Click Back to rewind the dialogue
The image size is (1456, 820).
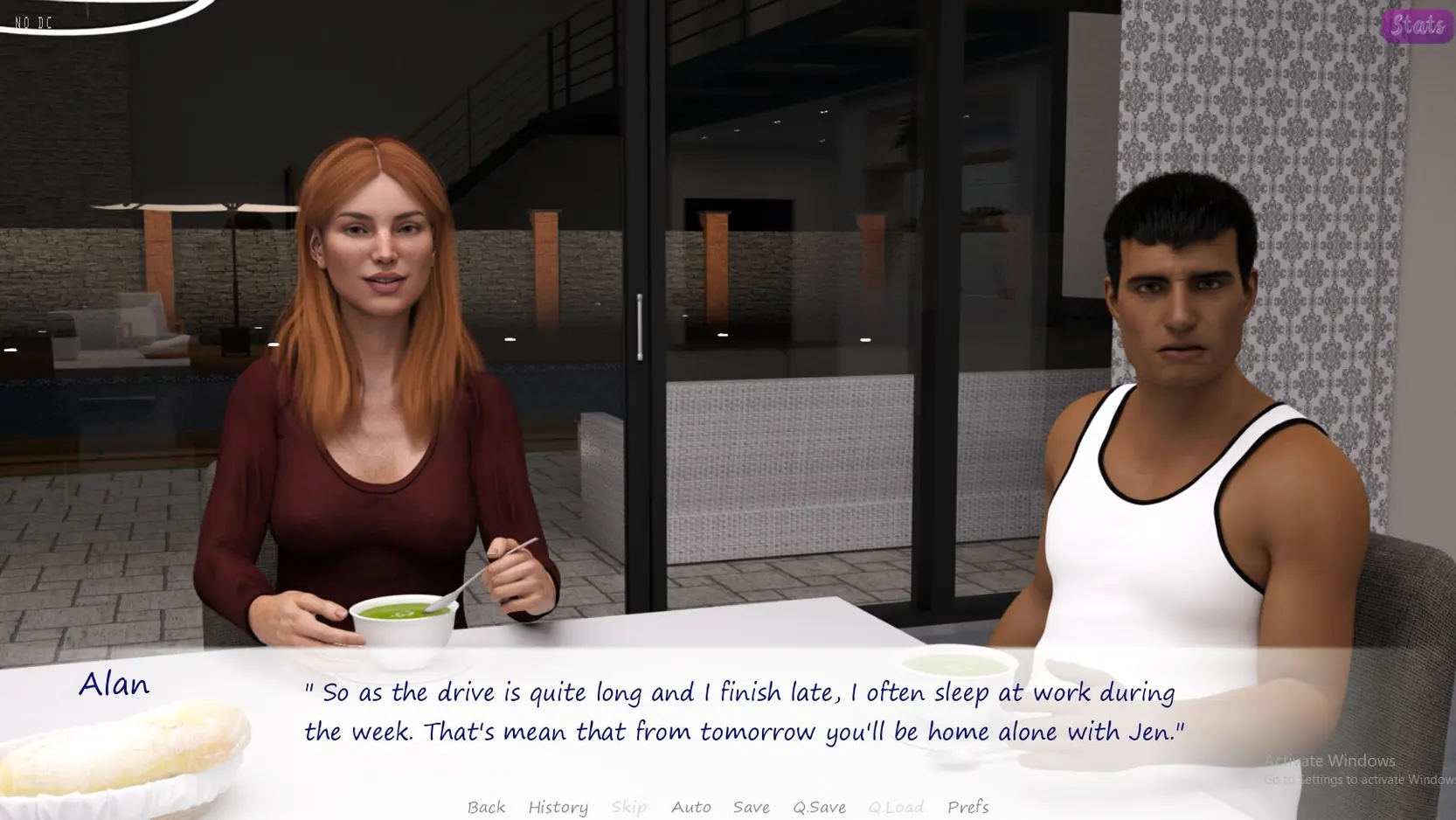[486, 806]
